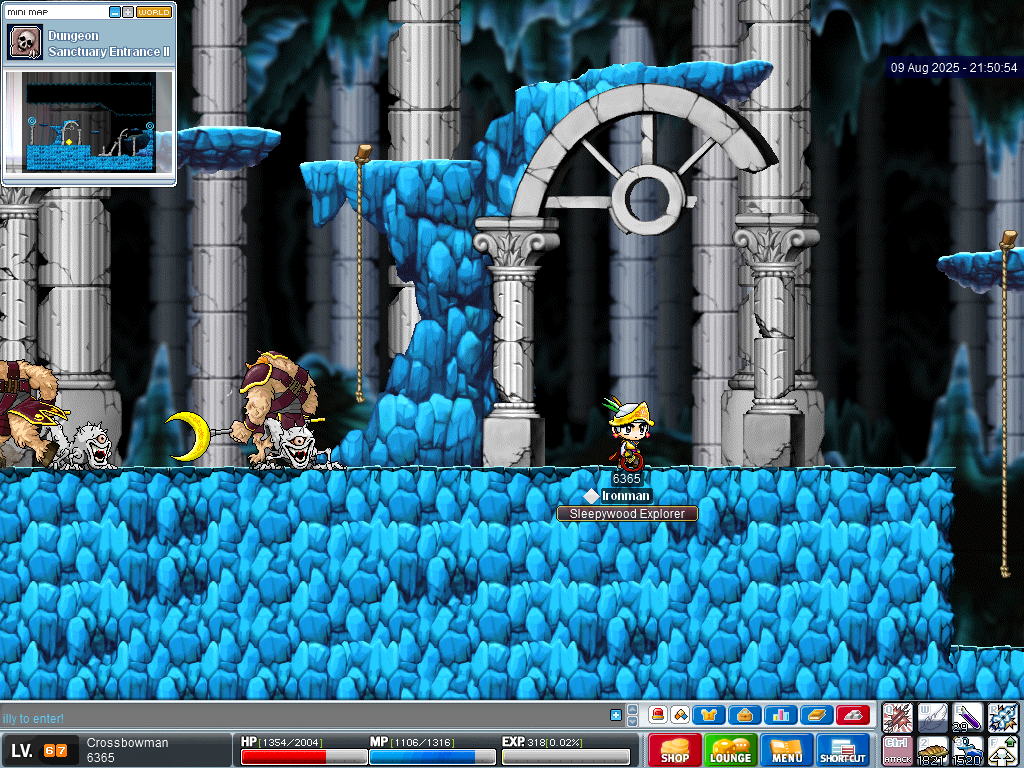The height and width of the screenshot is (768, 1024).
Task: Click the red sneaker icon button
Action: click(x=852, y=715)
